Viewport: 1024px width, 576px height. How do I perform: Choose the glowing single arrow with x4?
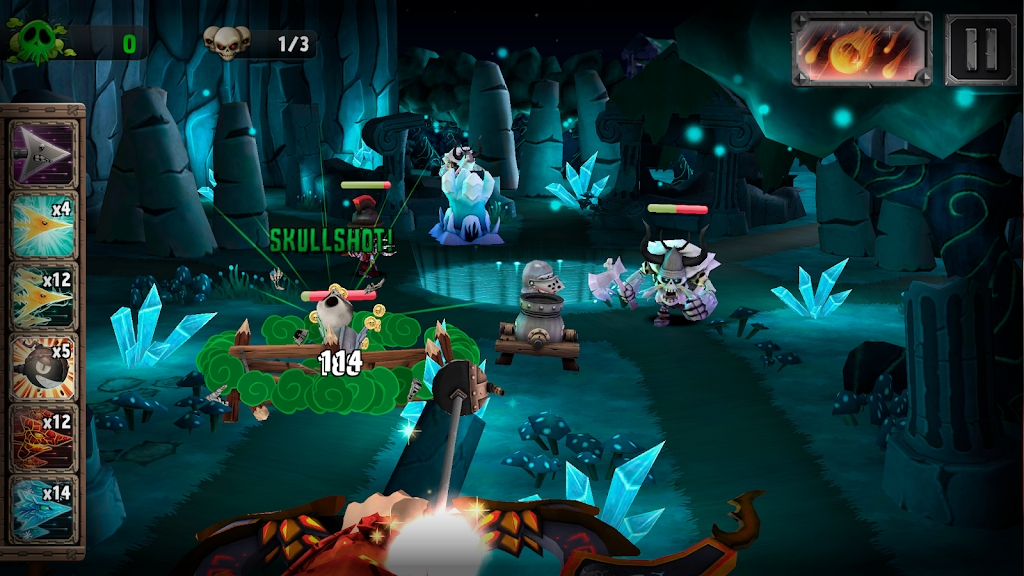coord(43,224)
